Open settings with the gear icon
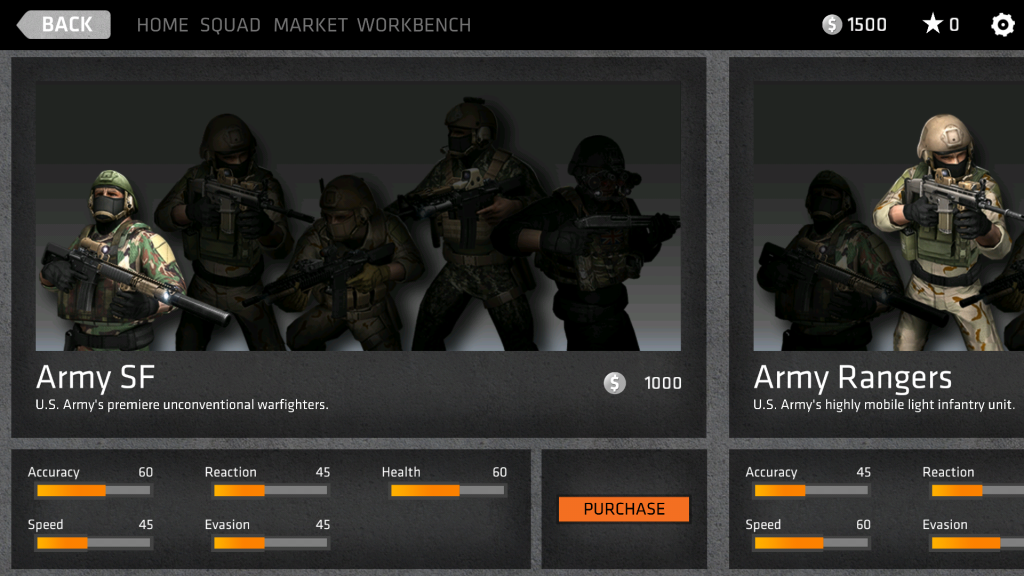The width and height of the screenshot is (1024, 576). (1002, 25)
